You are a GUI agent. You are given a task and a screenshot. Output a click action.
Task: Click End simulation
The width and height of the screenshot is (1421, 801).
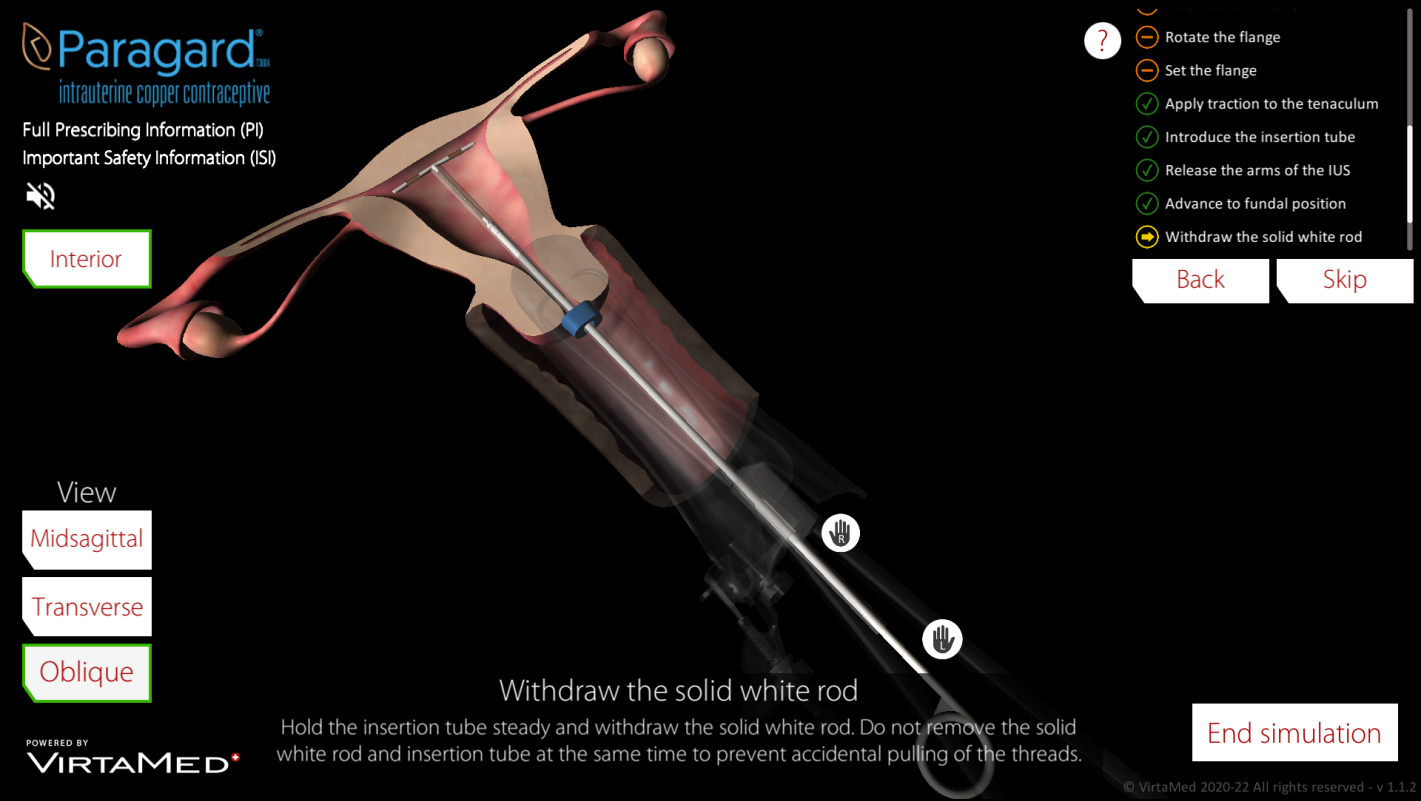[x=1293, y=732]
